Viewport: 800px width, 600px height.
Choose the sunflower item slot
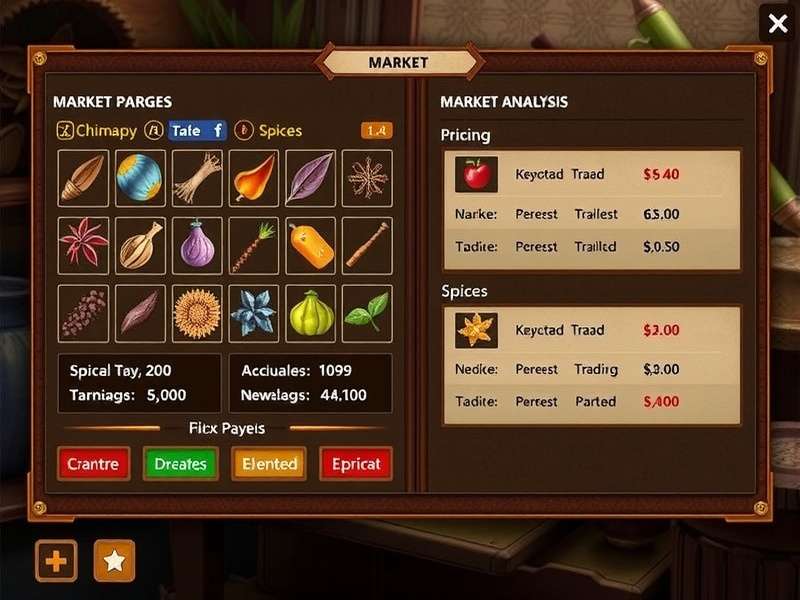197,311
